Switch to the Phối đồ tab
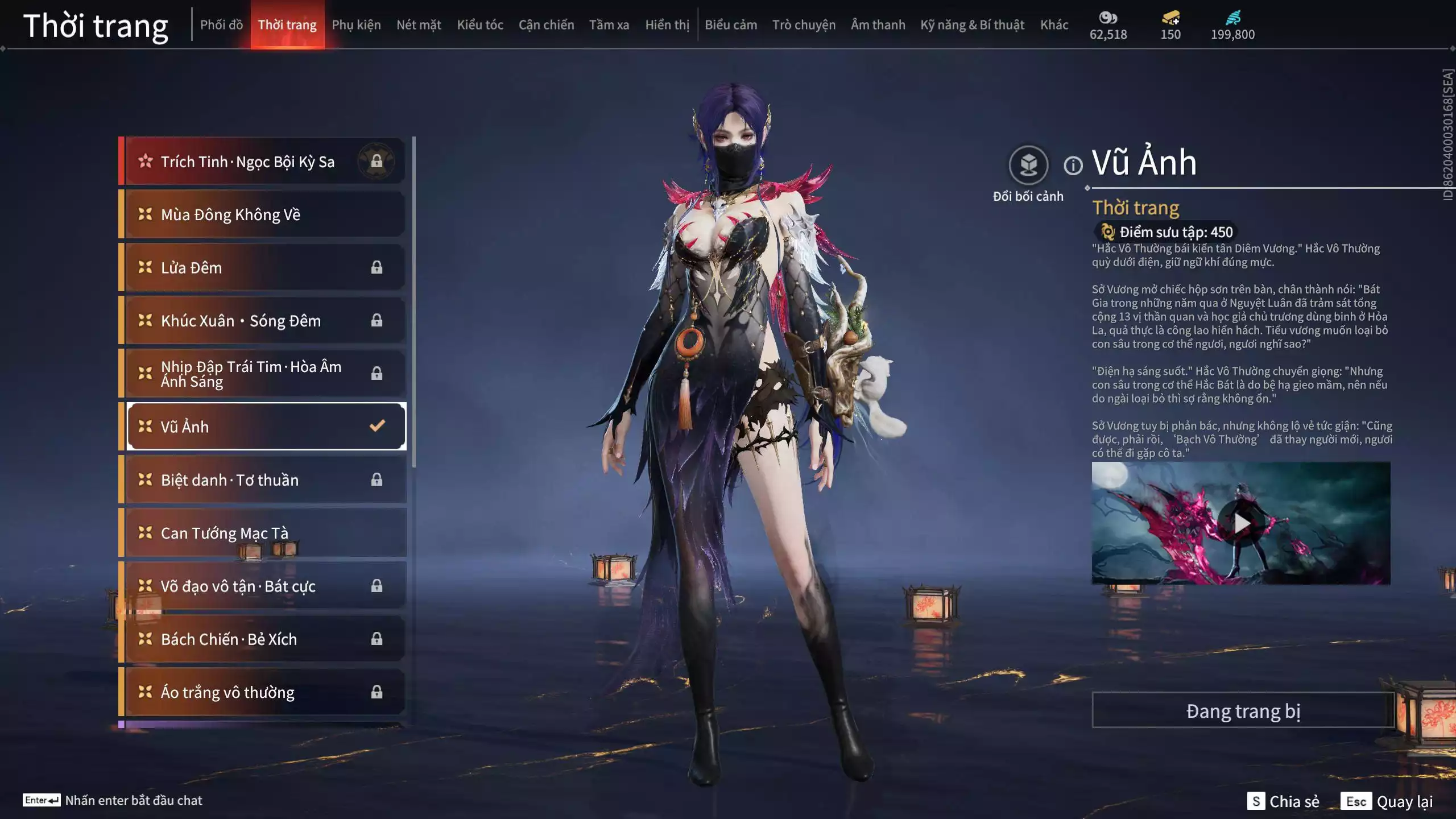The height and width of the screenshot is (819, 1456). coord(221,25)
